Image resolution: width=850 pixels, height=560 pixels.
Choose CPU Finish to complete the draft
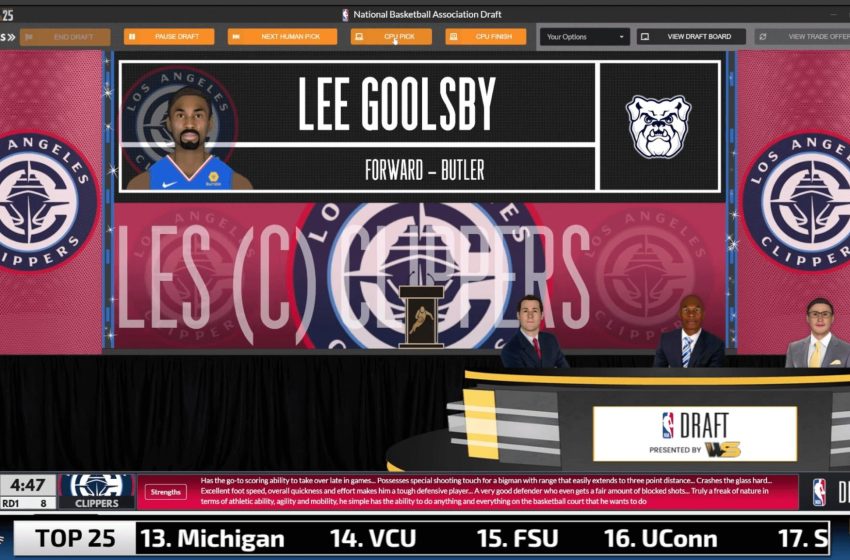click(x=486, y=37)
